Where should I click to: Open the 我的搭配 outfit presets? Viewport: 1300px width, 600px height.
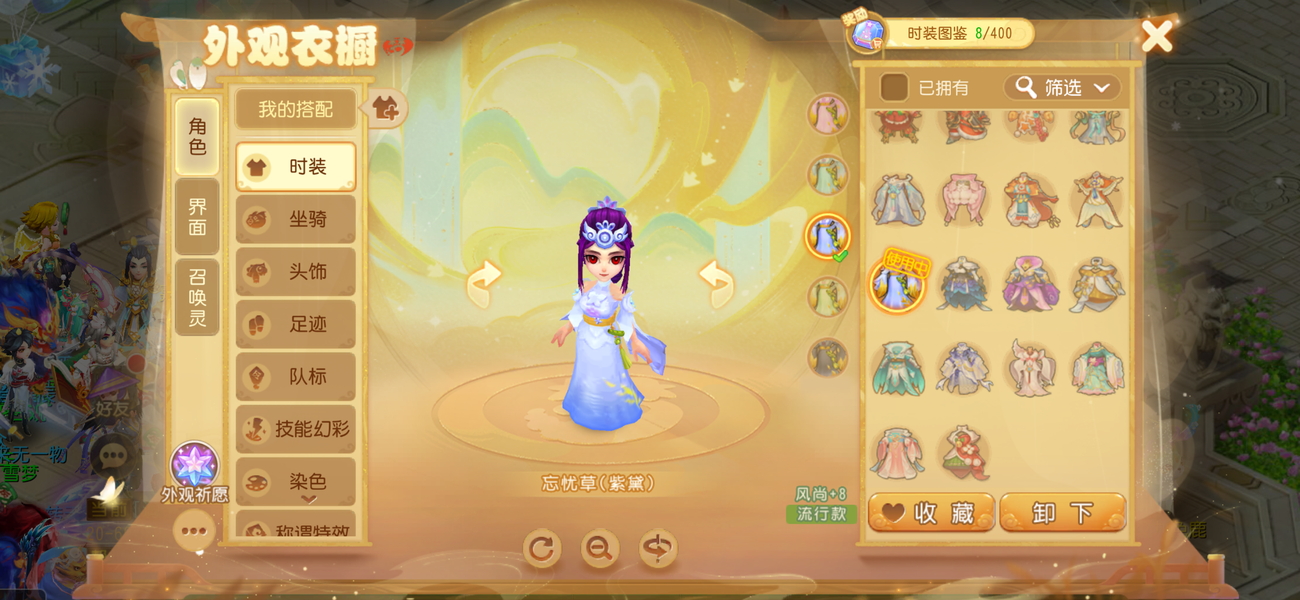coord(295,109)
